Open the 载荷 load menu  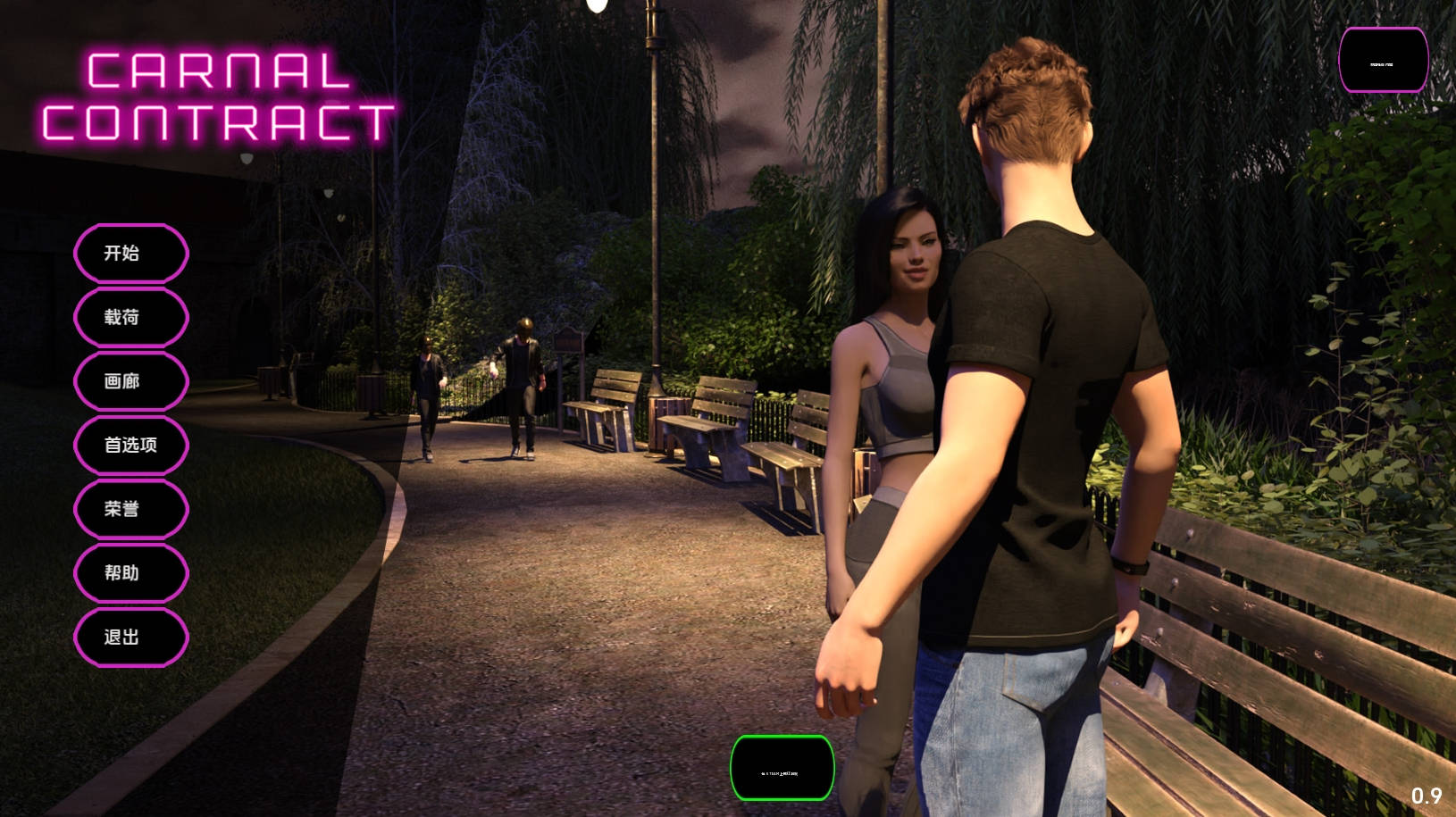click(x=130, y=317)
